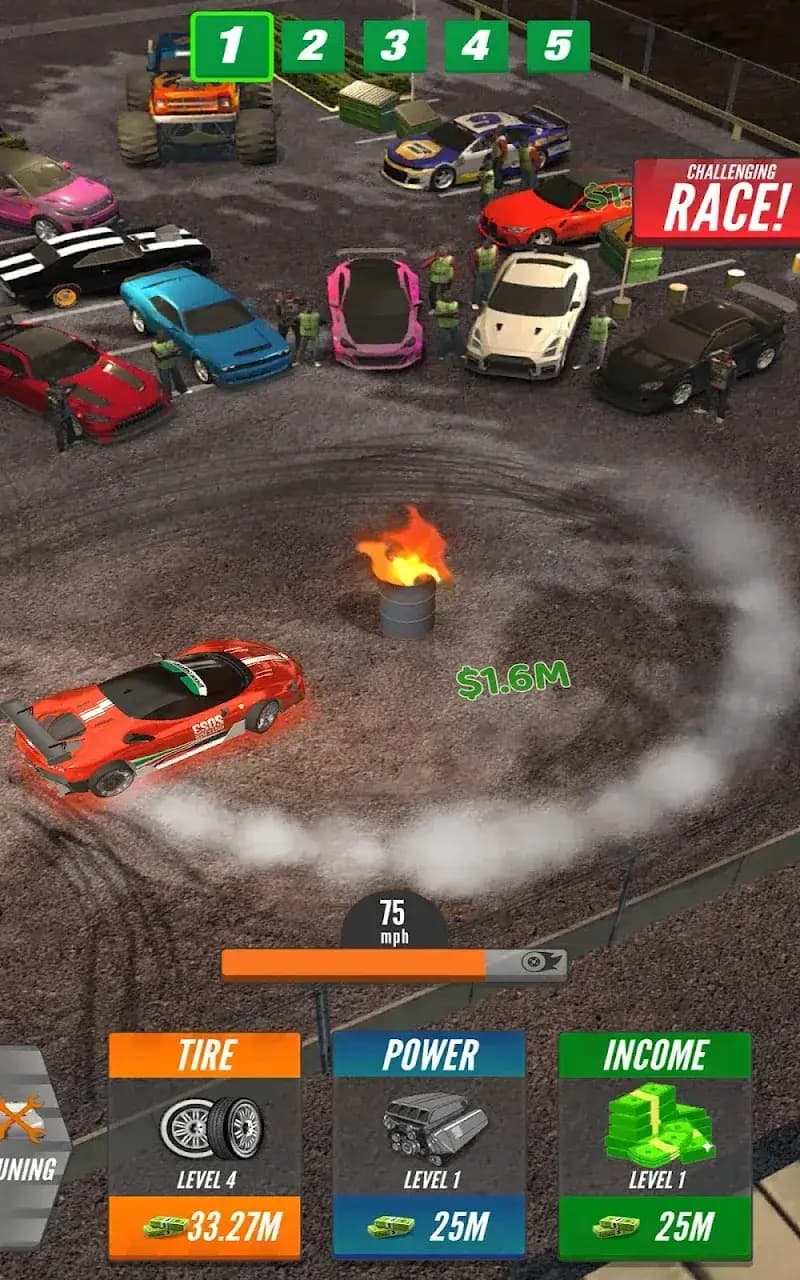Choose stage number 3 tile
800x1280 pixels.
pyautogui.click(x=394, y=46)
